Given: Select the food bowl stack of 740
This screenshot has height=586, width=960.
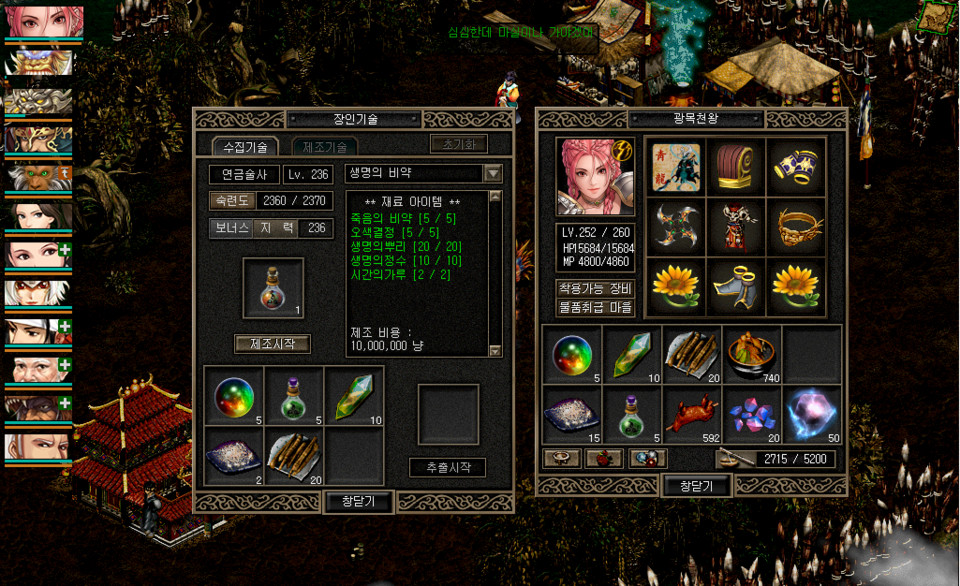Looking at the screenshot, I should (x=751, y=355).
